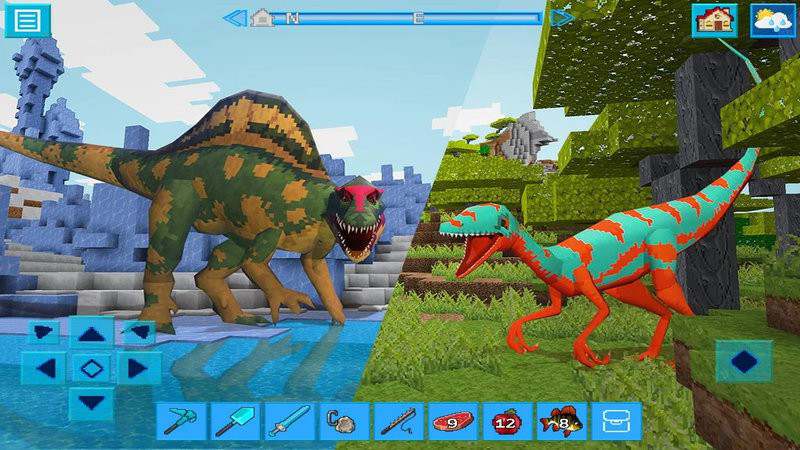
Task: Select the diamond pickaxe hotbar slot
Action: [x=179, y=421]
